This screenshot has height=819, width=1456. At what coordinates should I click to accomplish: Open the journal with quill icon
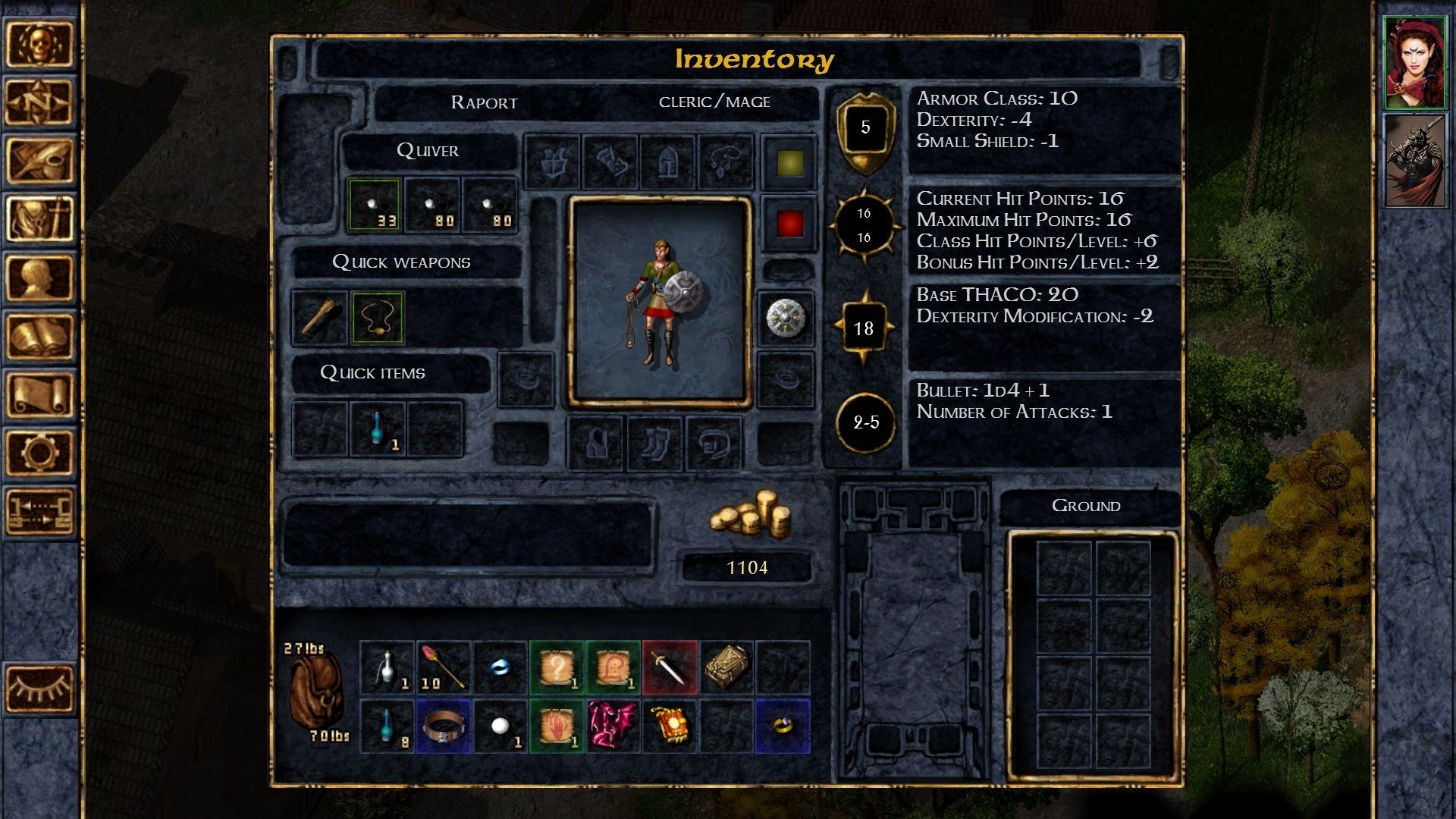pyautogui.click(x=42, y=159)
